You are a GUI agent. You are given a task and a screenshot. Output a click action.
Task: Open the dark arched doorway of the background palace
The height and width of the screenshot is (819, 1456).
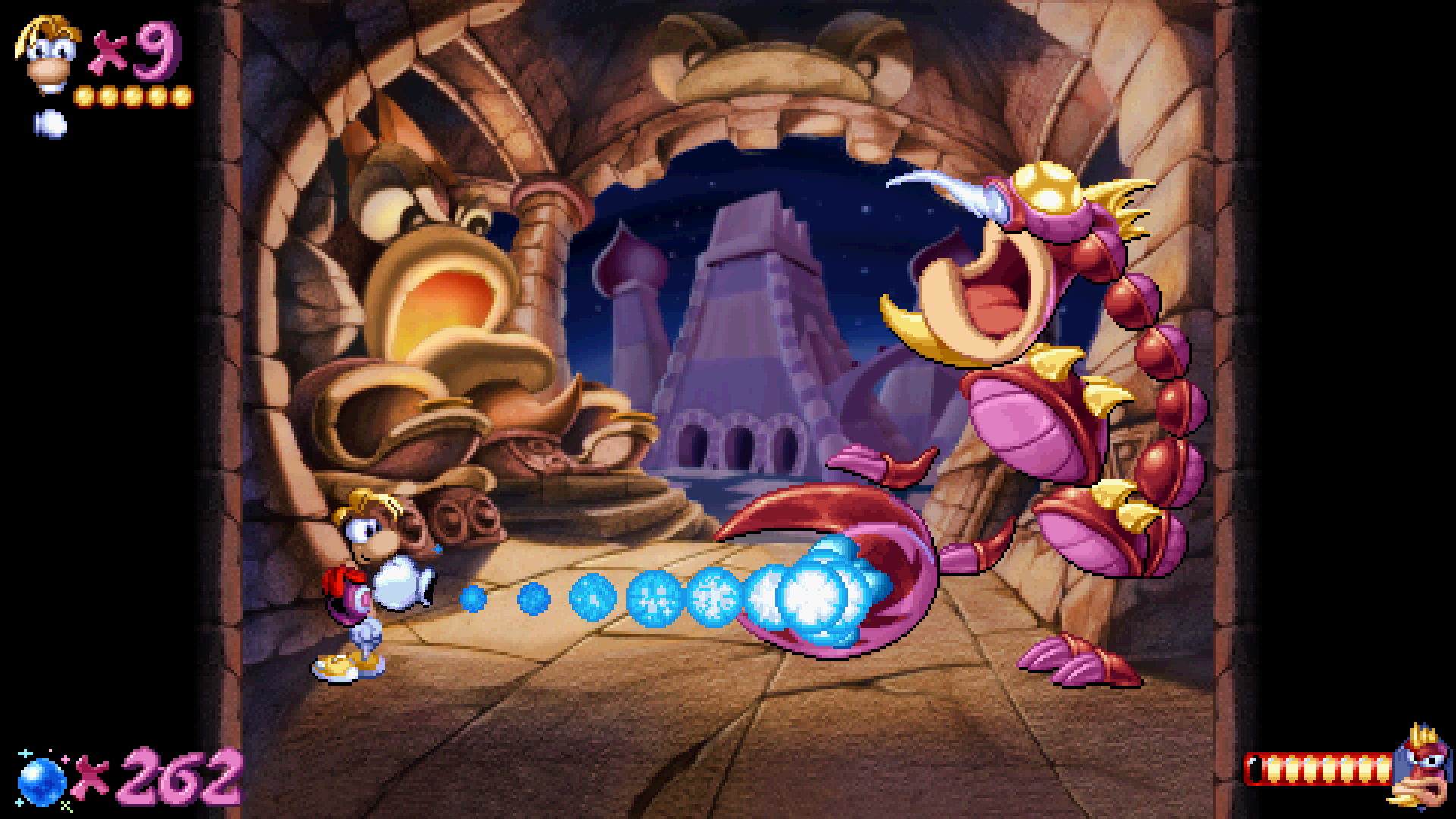(739, 447)
